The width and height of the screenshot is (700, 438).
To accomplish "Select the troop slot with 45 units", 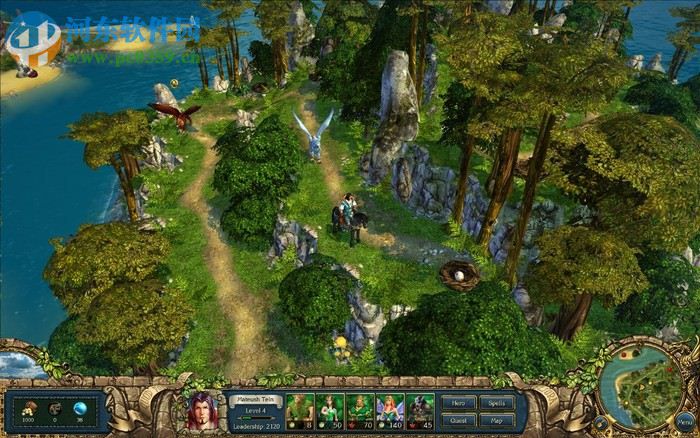I will click(420, 410).
